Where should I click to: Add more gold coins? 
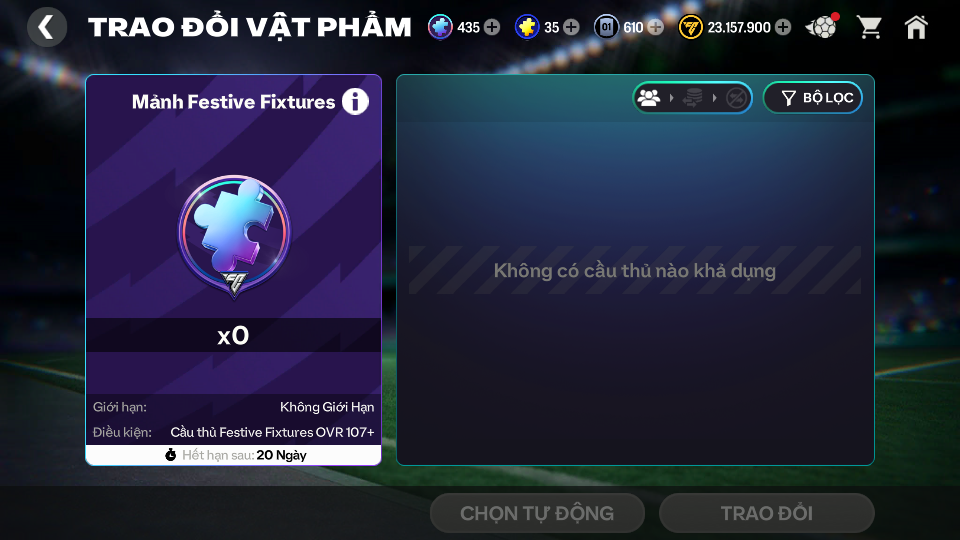point(782,27)
